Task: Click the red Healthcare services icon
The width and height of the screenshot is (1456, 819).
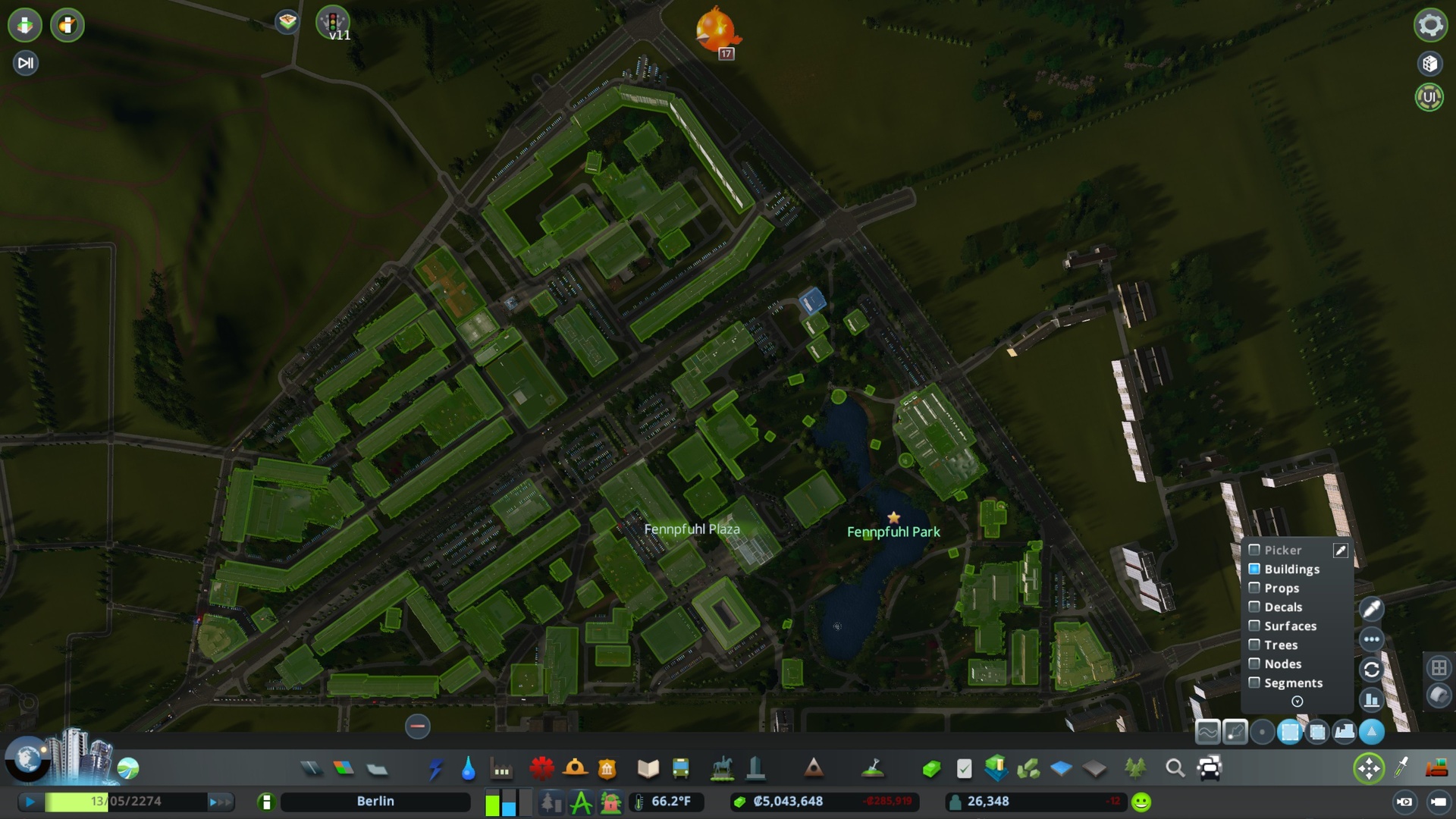Action: pos(540,768)
